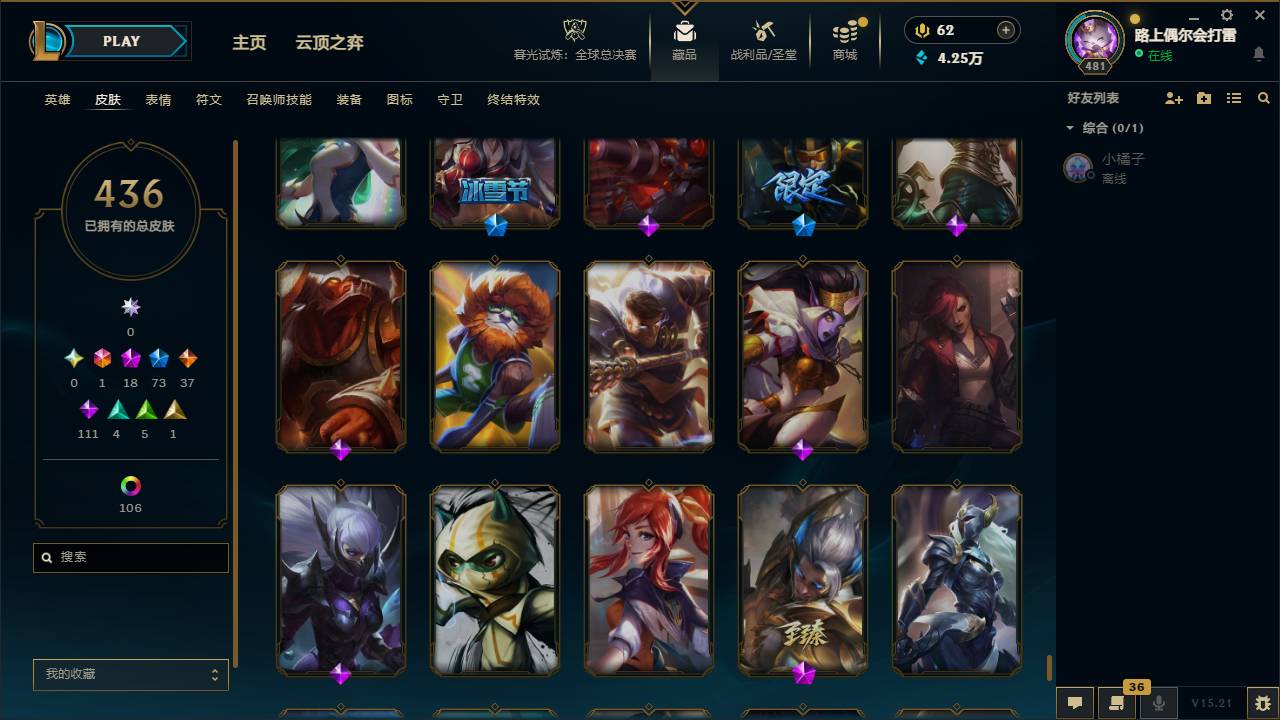Toggle voice chat mic beside the 62 counter
The image size is (1280, 720).
point(920,30)
